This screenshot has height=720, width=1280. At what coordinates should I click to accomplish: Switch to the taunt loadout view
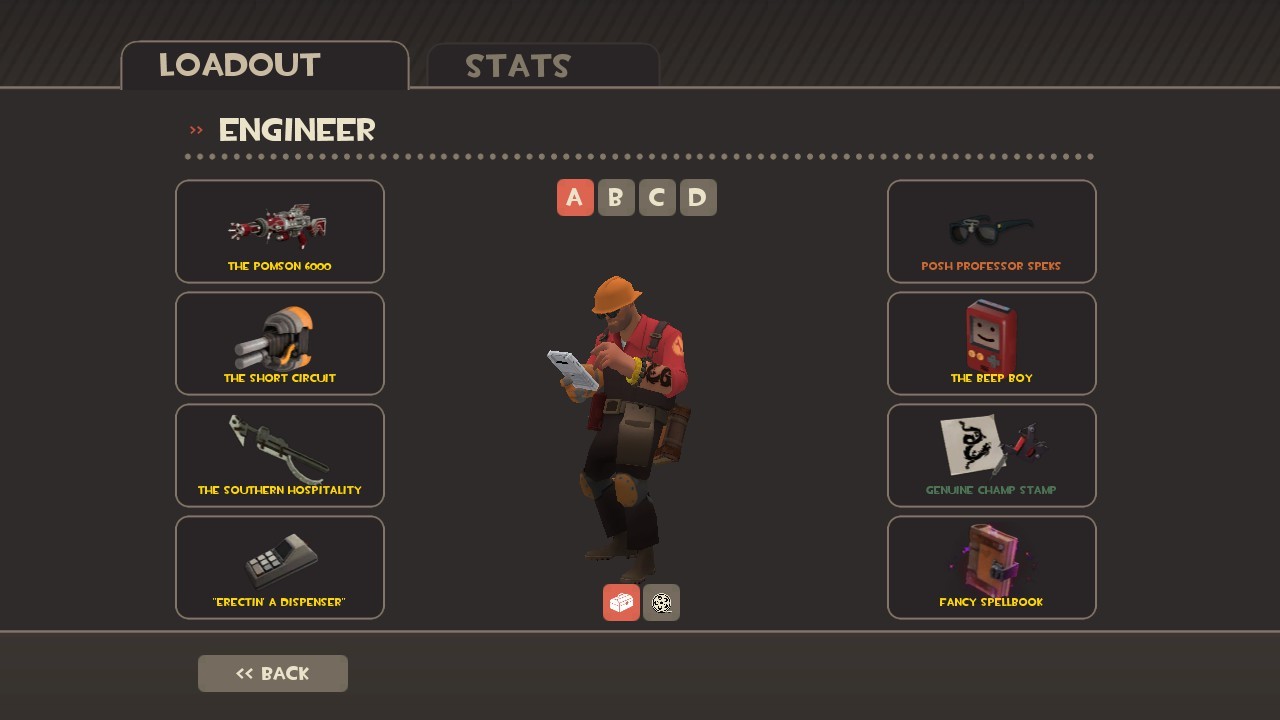(x=661, y=602)
